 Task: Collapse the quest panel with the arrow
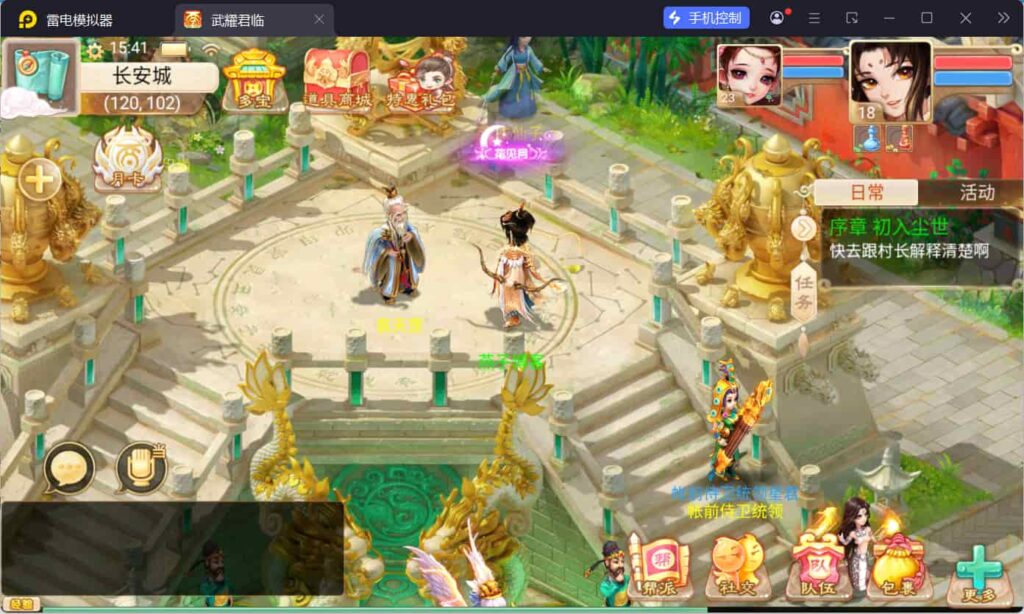(804, 229)
